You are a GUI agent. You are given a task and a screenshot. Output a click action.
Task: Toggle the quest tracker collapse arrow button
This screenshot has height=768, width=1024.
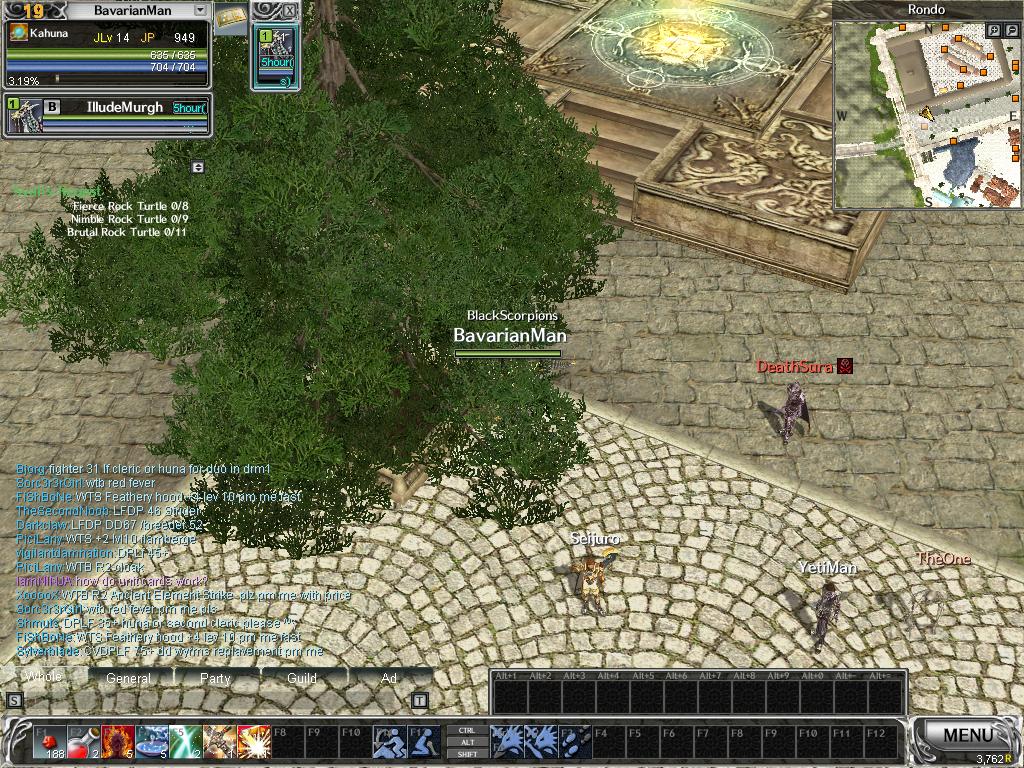[x=198, y=167]
